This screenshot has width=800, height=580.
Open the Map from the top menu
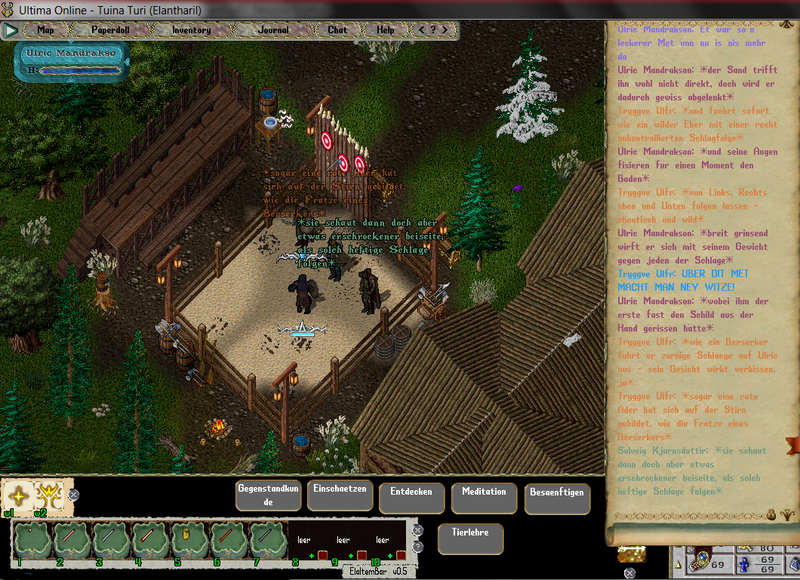pyautogui.click(x=46, y=30)
